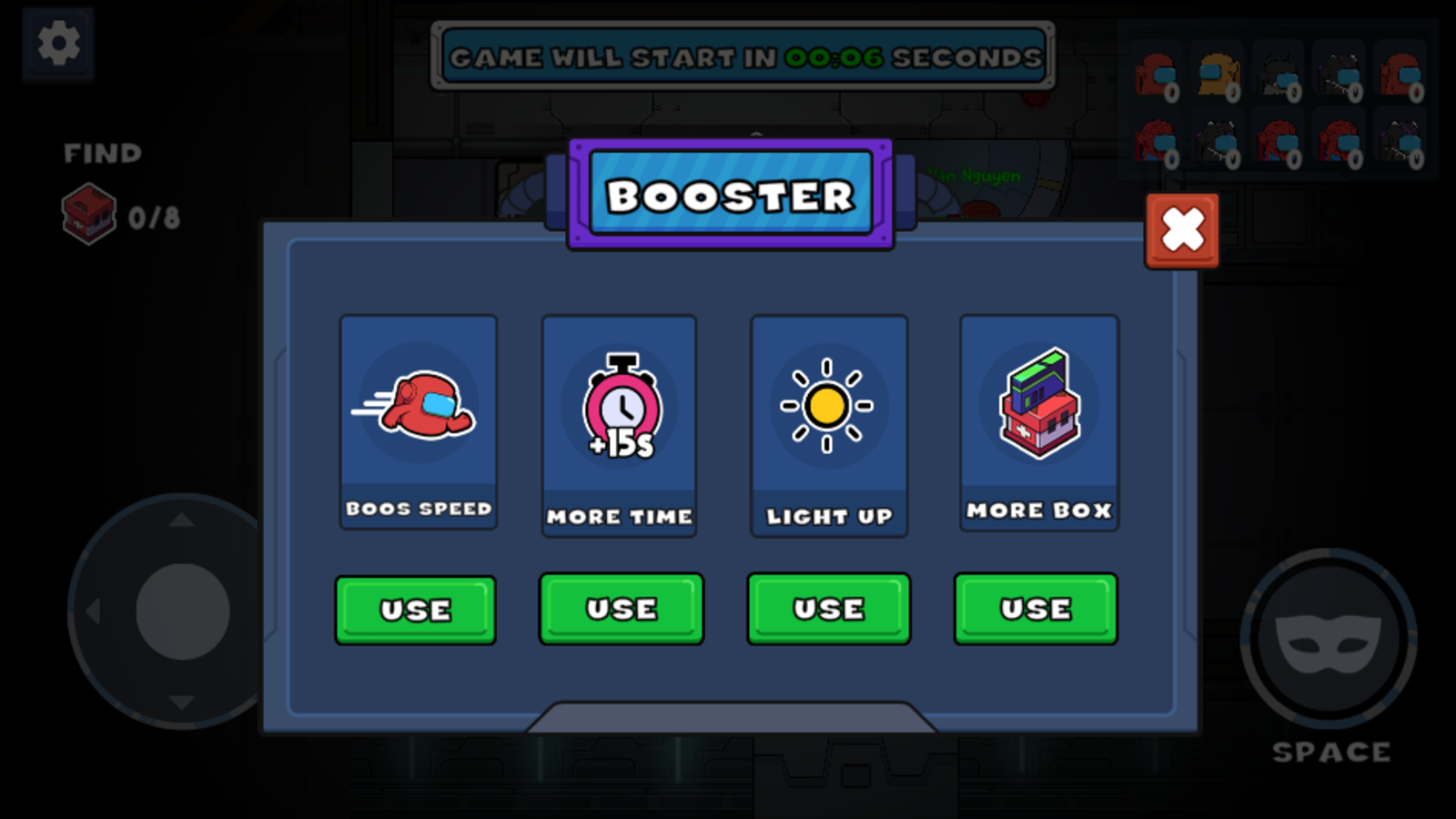Open the settings gear
This screenshot has width=1456, height=819.
[x=57, y=44]
